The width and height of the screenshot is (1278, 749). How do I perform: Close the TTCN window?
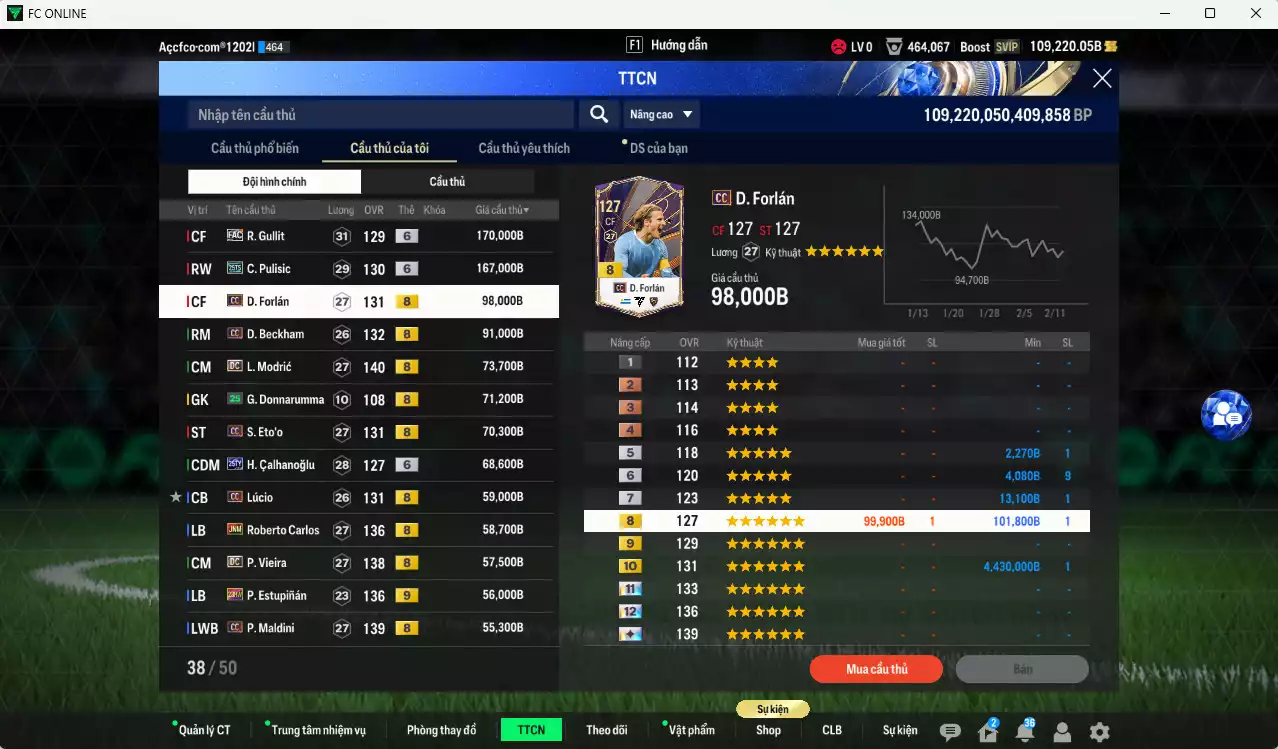point(1101,79)
